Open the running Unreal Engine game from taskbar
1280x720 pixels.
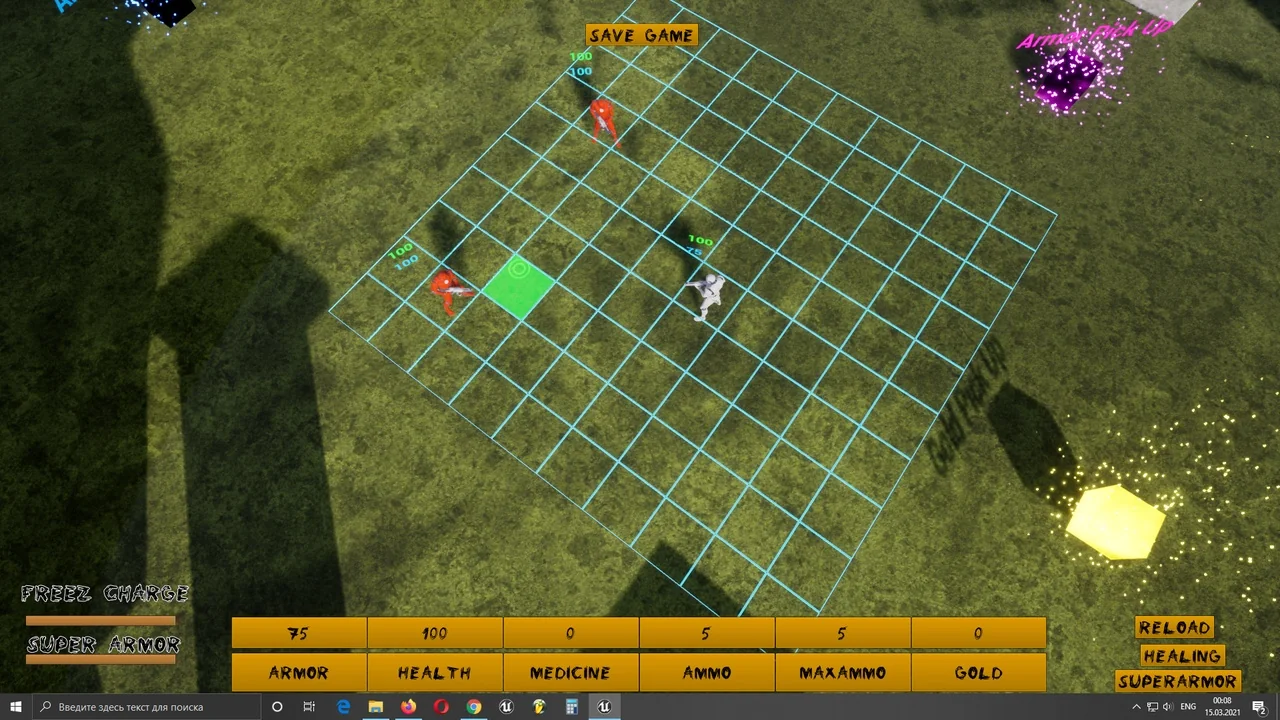click(603, 707)
